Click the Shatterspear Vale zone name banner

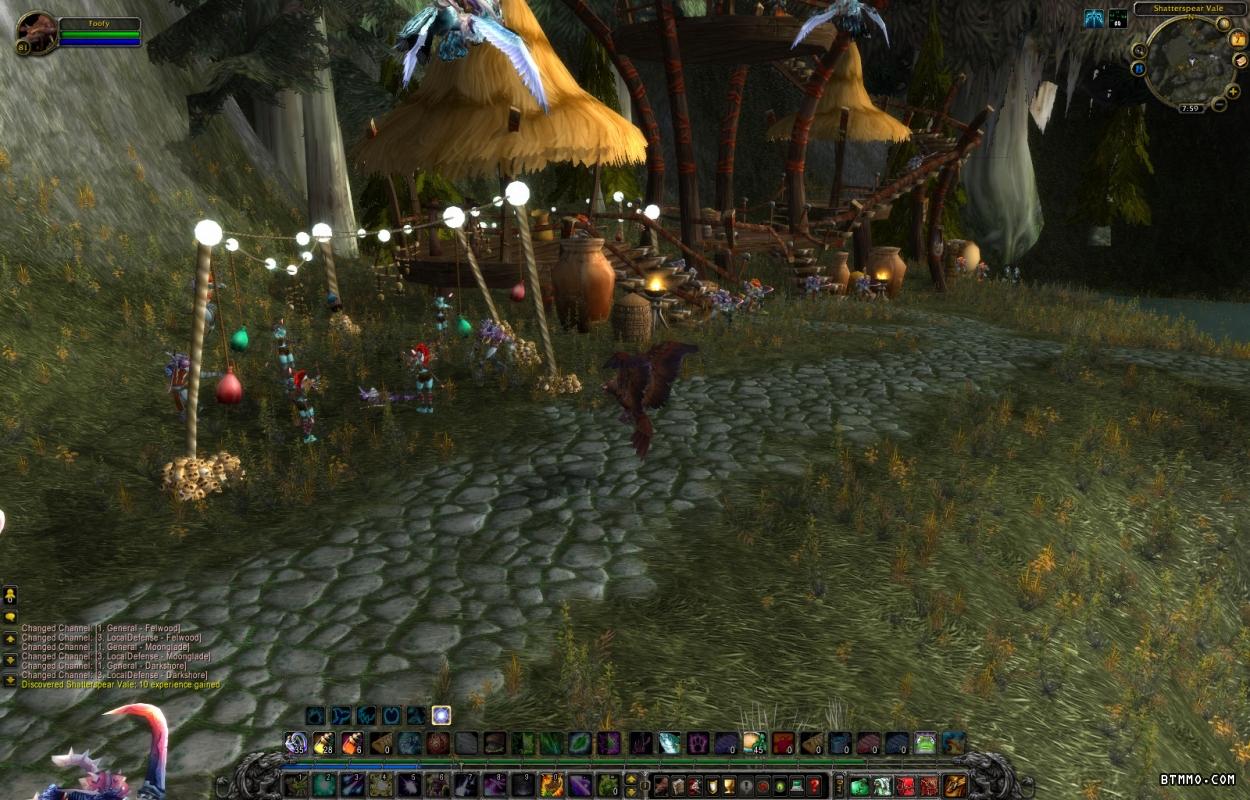pyautogui.click(x=1189, y=9)
